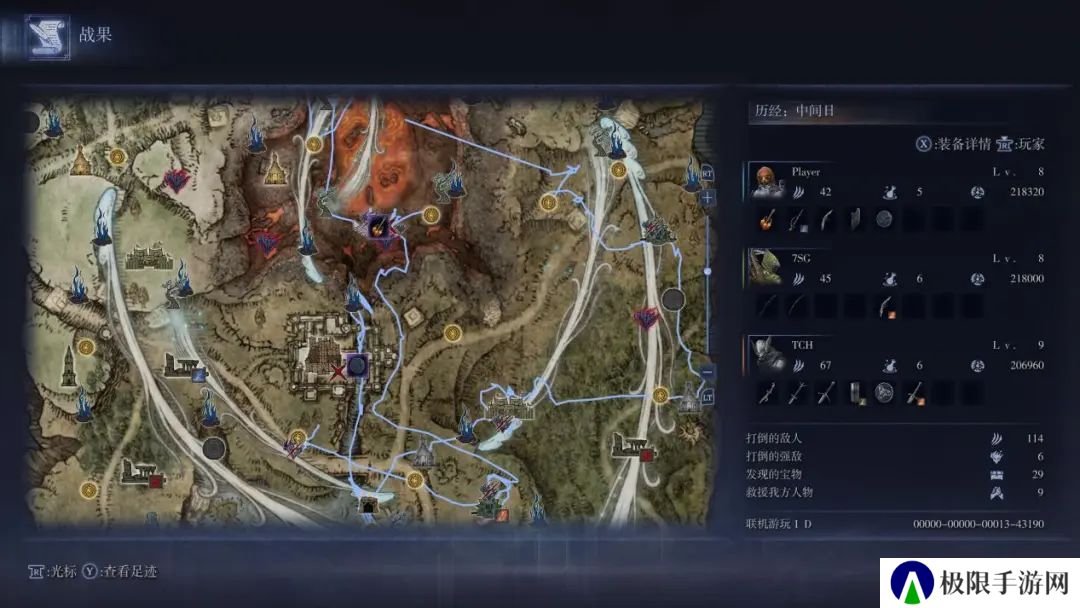Select 7SG's bow slot with orange tag
The height and width of the screenshot is (608, 1080).
pos(884,307)
